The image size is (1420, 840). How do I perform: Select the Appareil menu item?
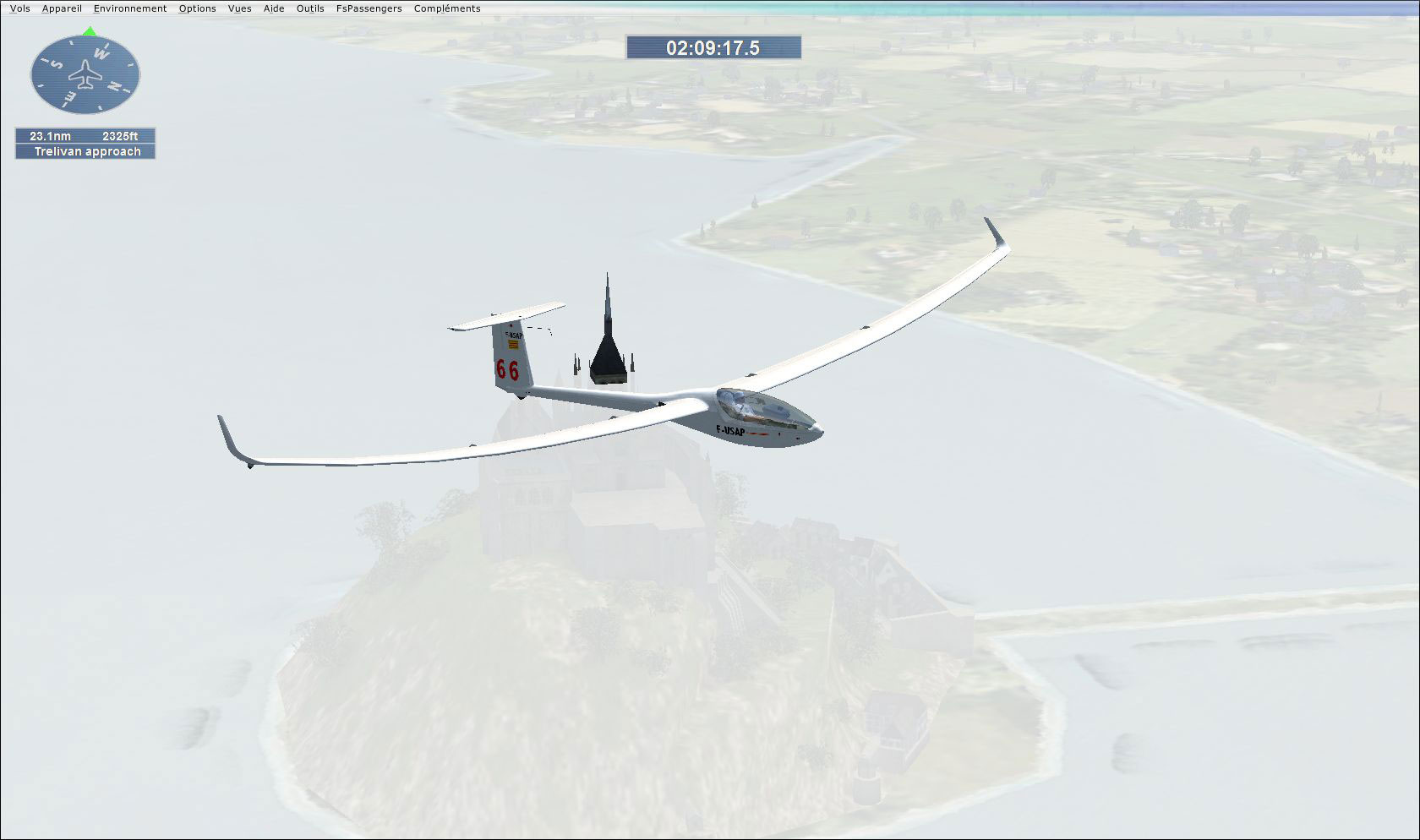point(63,8)
